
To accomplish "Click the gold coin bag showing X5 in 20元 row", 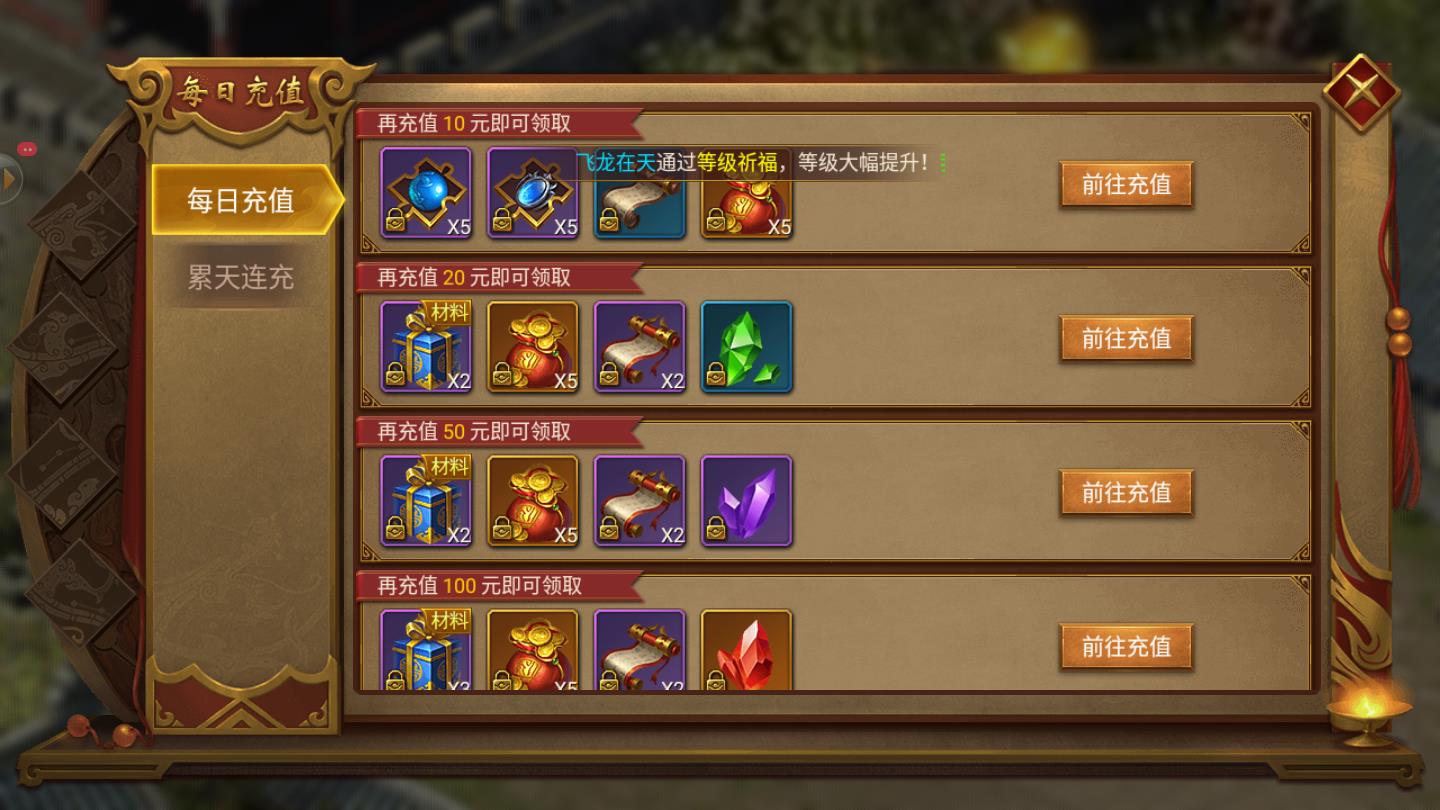I will click(x=533, y=346).
